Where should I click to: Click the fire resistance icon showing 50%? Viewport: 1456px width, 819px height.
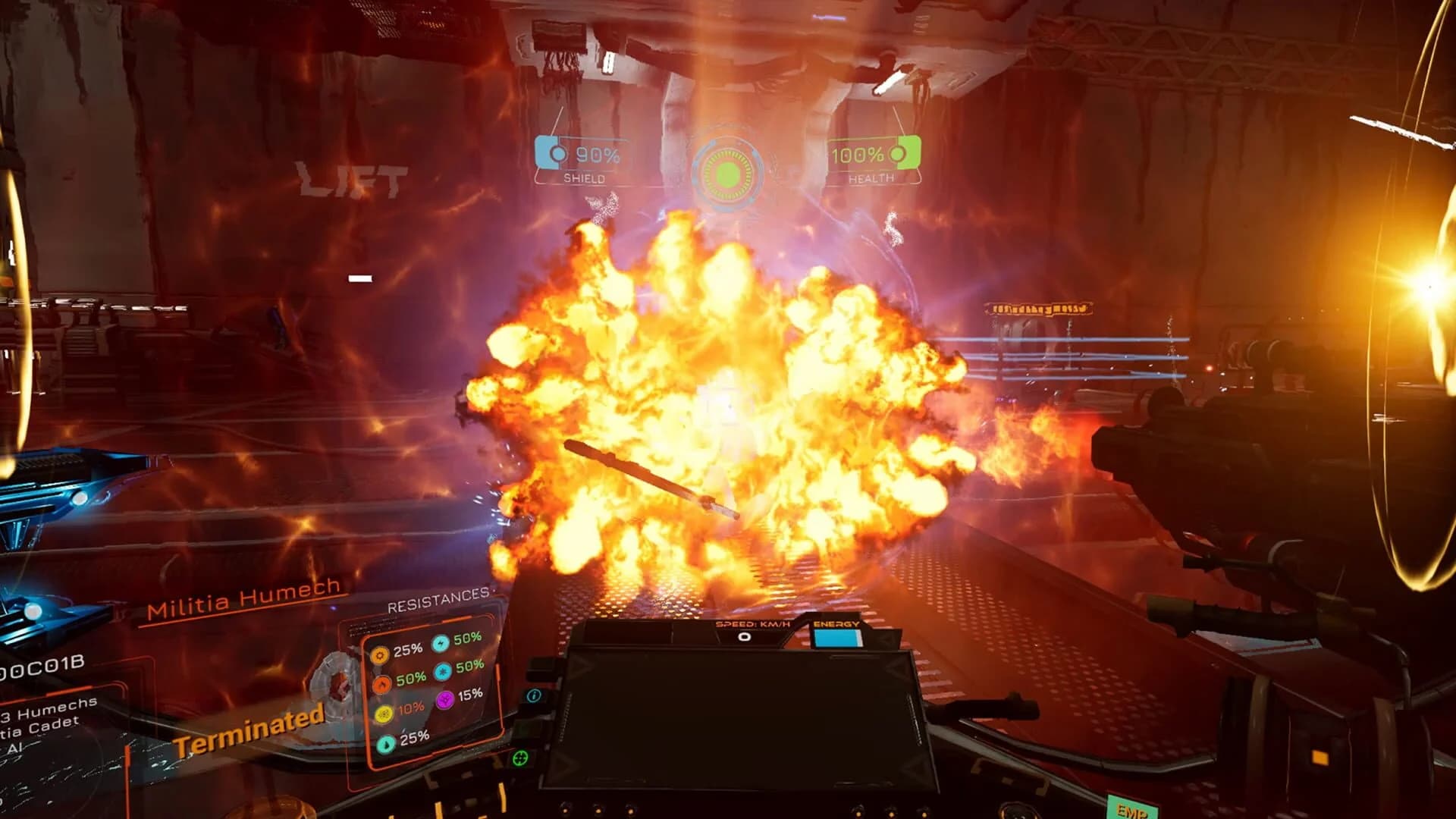tap(381, 682)
